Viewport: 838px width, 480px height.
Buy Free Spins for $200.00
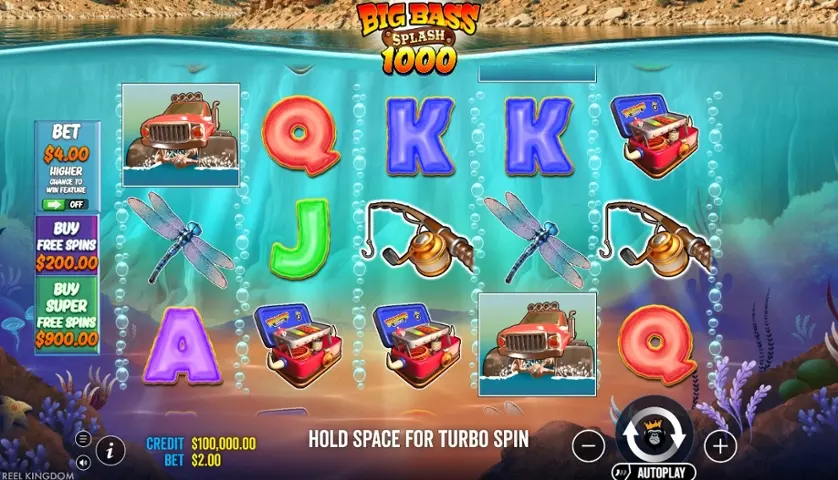67,245
